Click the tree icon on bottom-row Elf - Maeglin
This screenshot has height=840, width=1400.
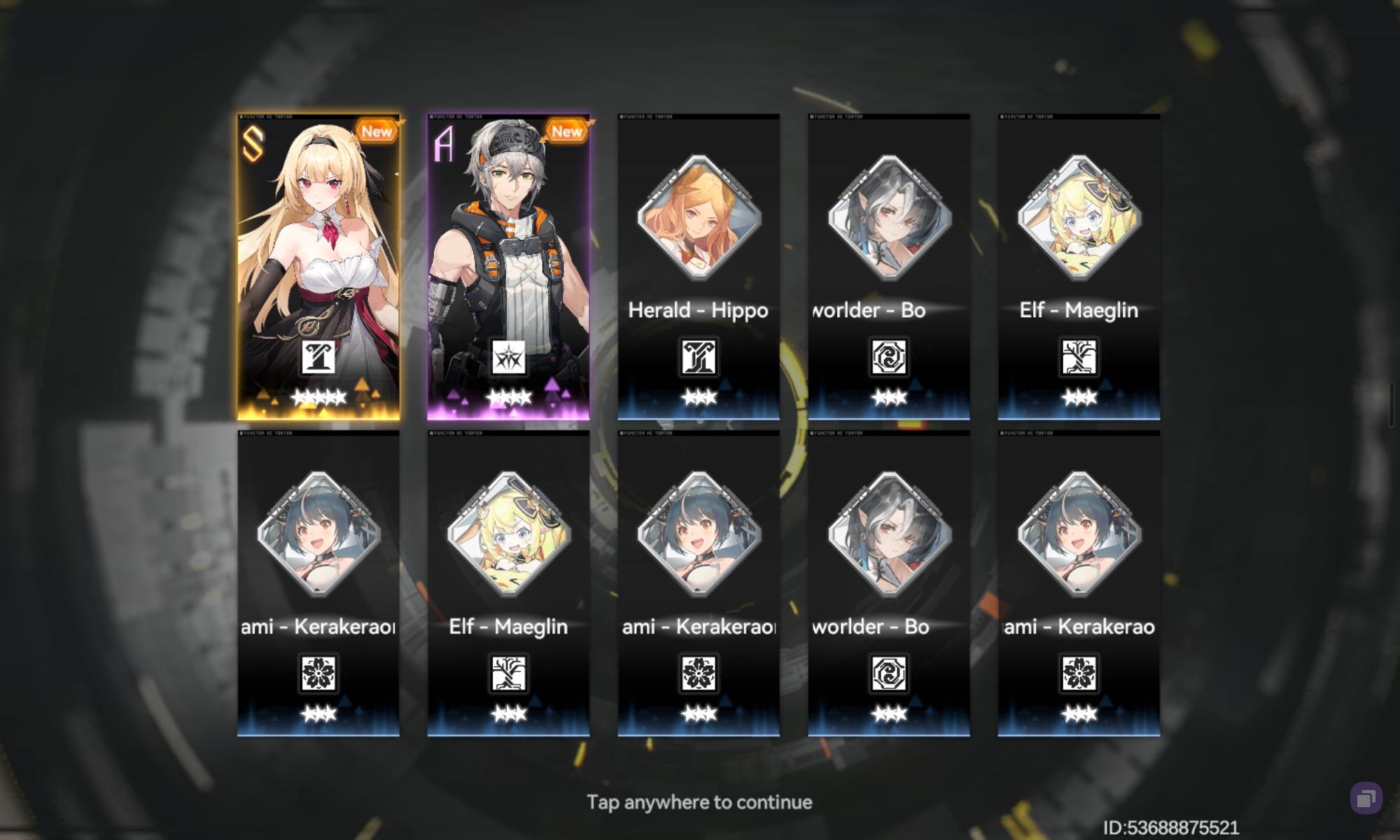[509, 673]
